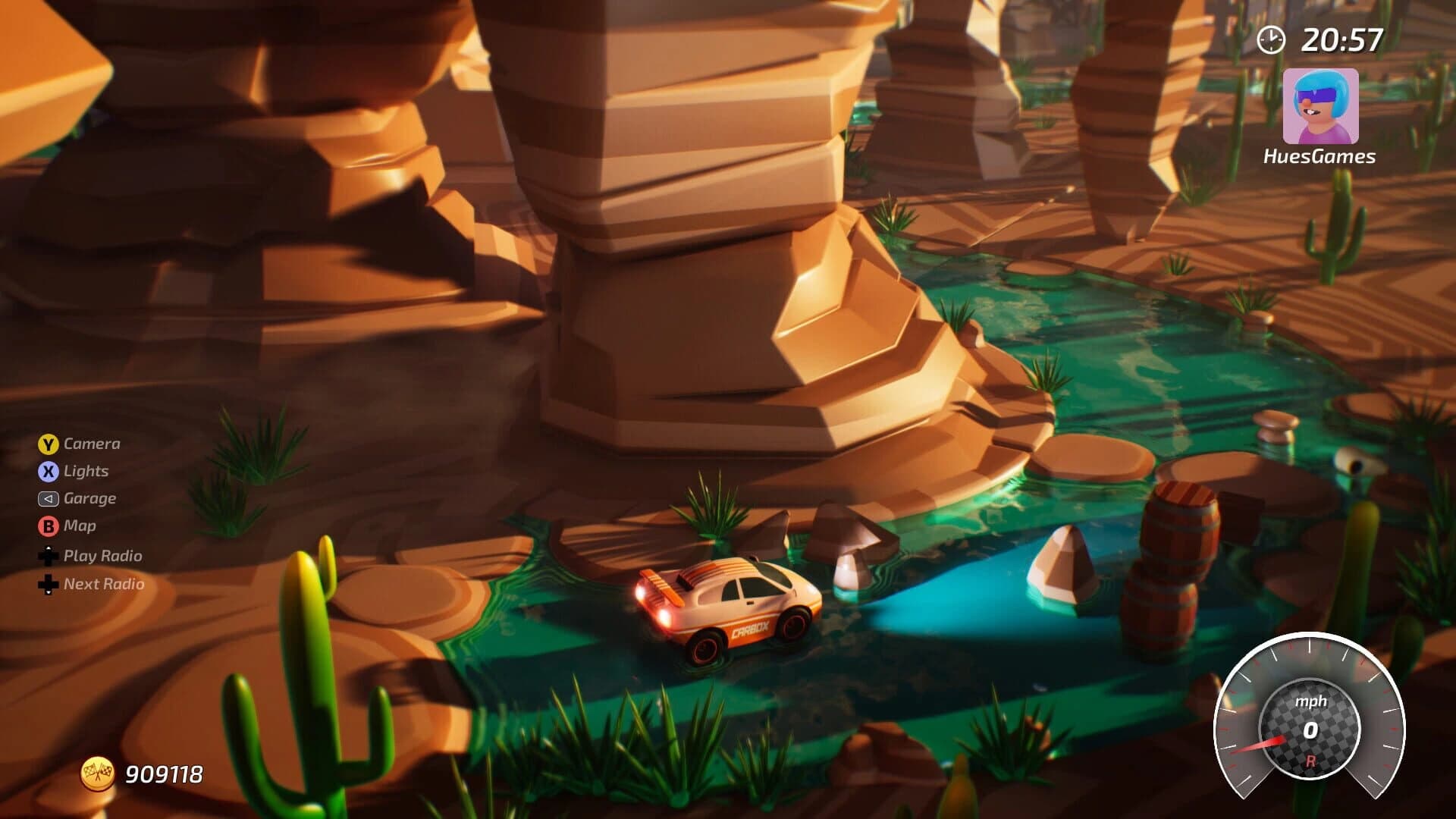Select the yellow Y Camera button icon

[48, 444]
